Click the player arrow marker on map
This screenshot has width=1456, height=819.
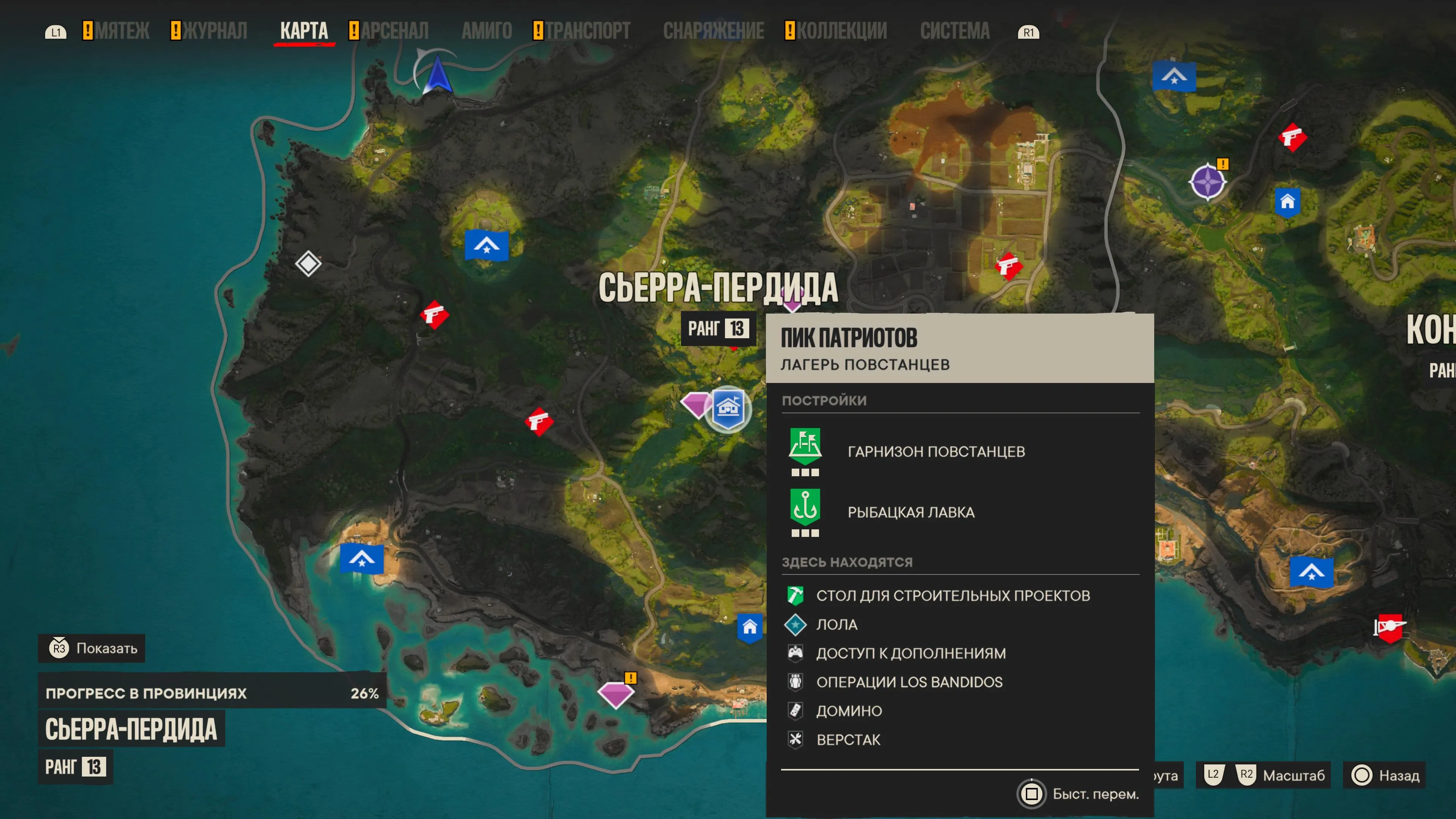(437, 74)
